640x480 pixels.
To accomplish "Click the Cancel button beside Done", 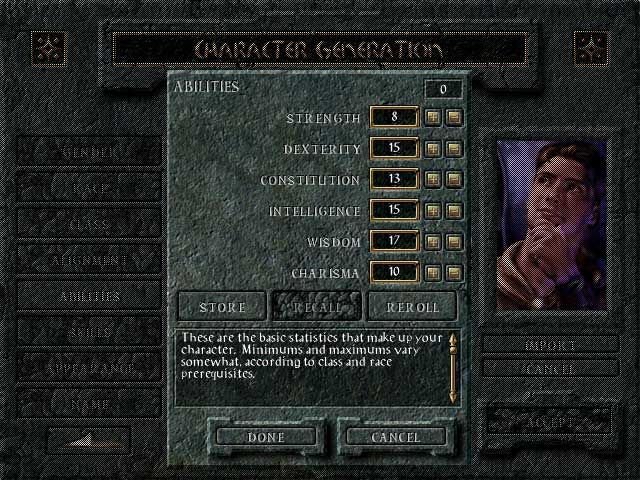I will coord(395,437).
